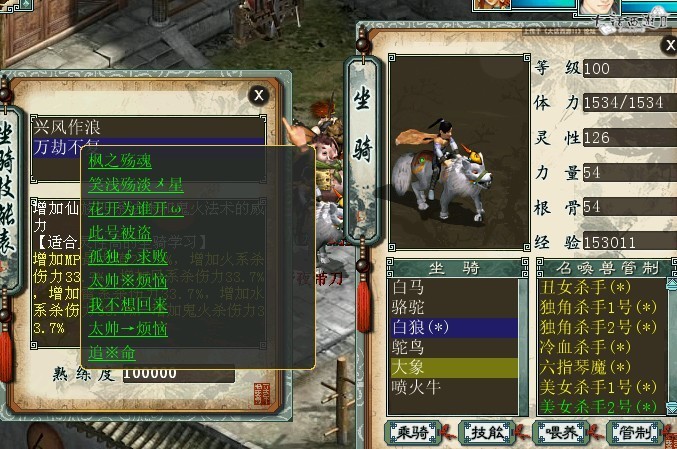Select the 白狼 mount row
This screenshot has height=449, width=677.
tap(420, 327)
